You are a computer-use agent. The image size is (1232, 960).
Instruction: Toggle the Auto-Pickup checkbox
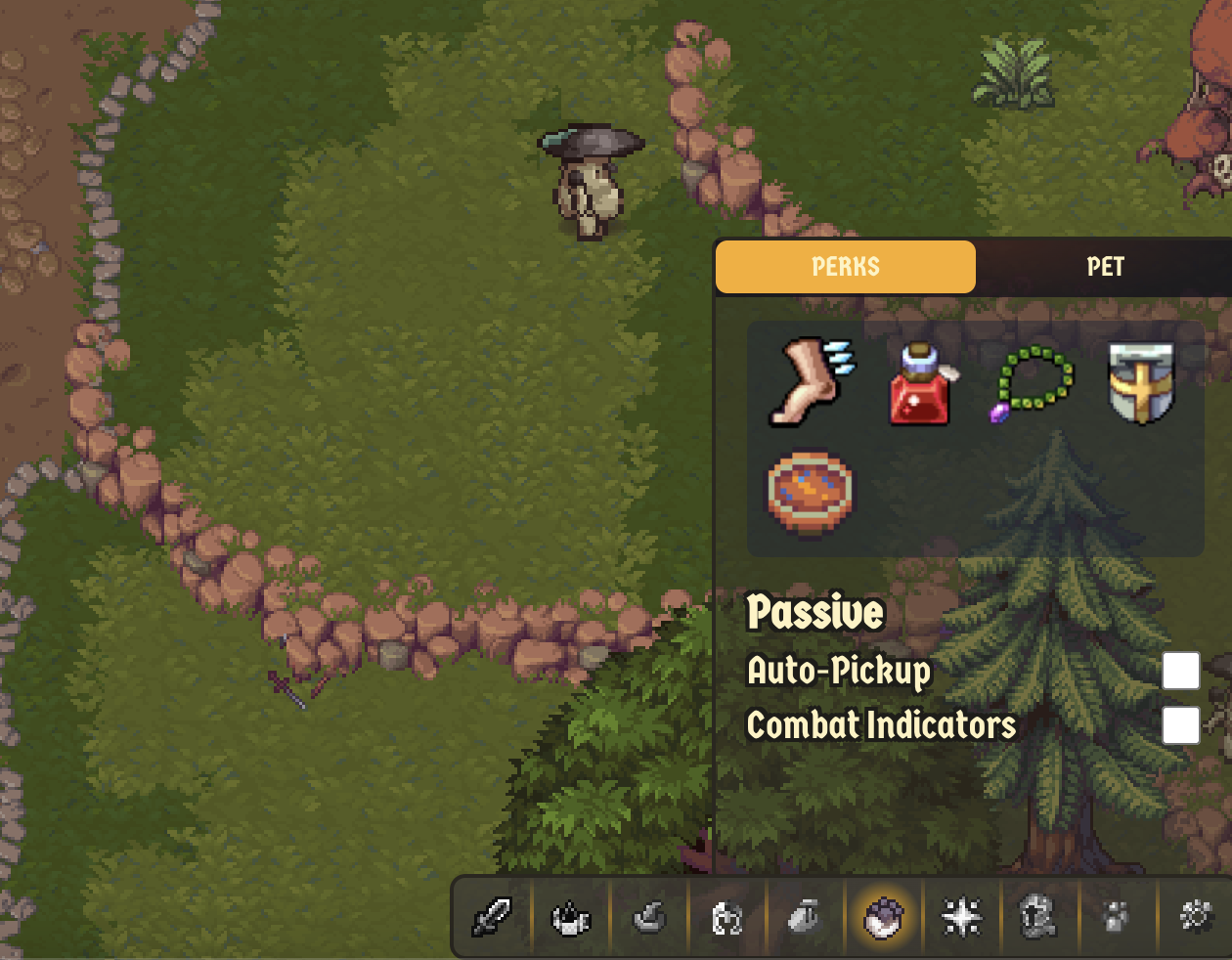click(1180, 671)
